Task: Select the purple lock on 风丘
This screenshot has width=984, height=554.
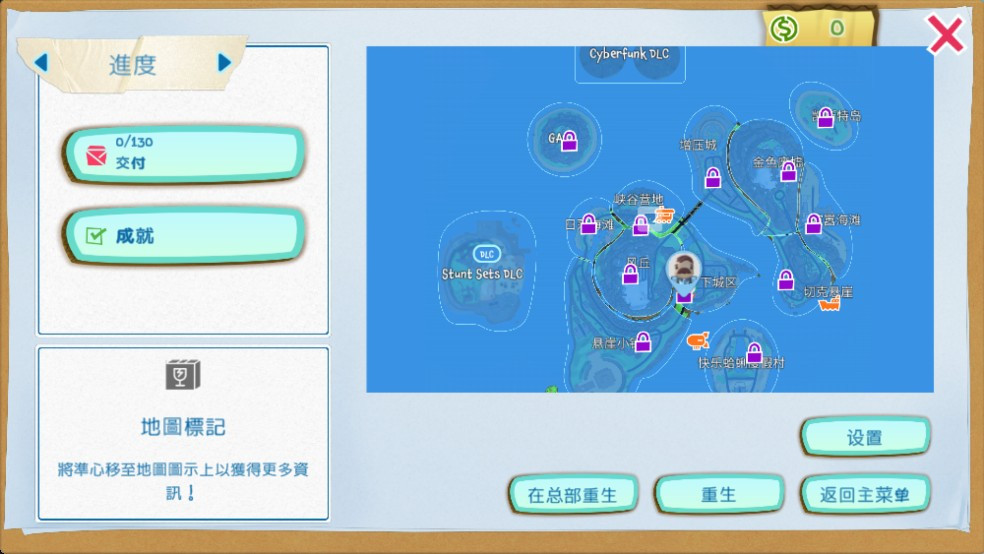Action: pos(631,273)
